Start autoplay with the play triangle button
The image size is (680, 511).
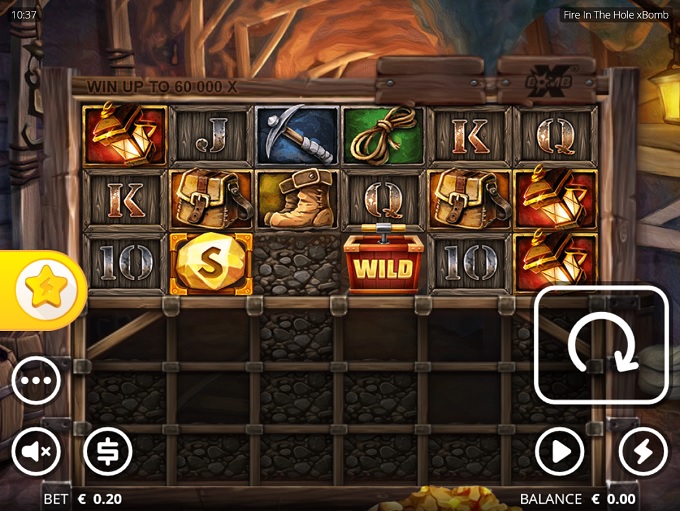(560, 453)
